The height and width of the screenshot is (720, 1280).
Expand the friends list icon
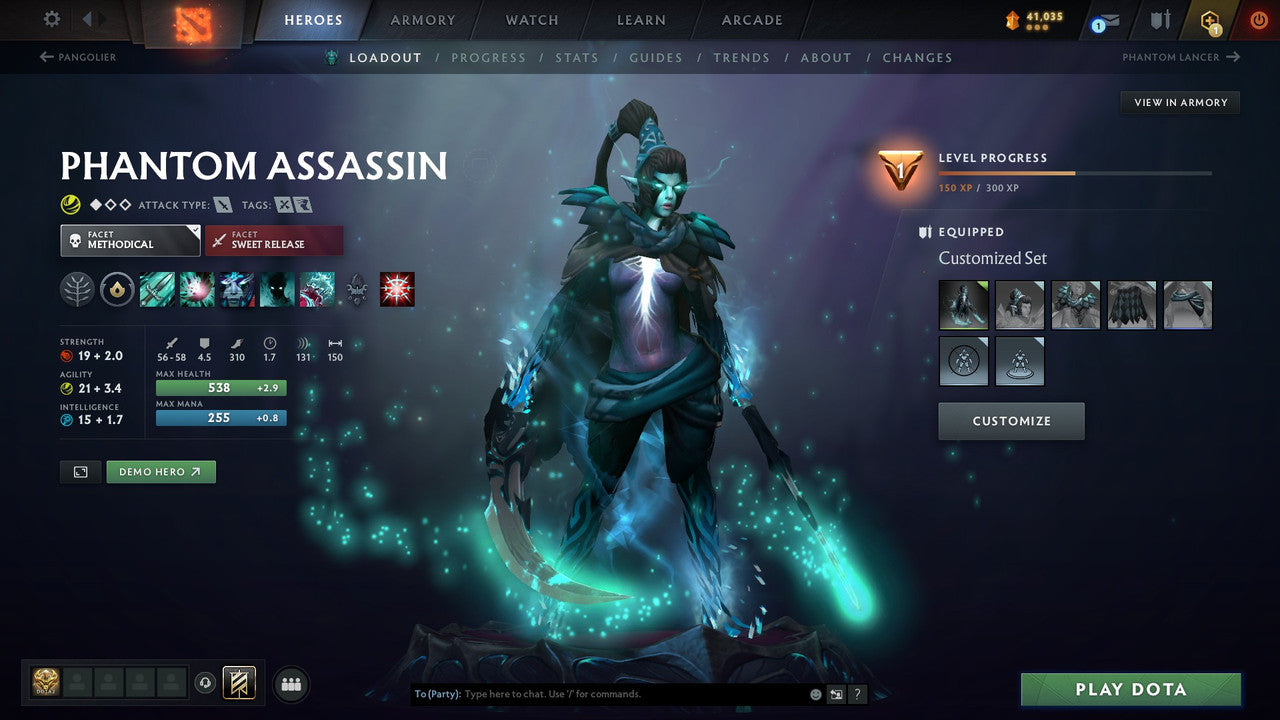[x=291, y=683]
